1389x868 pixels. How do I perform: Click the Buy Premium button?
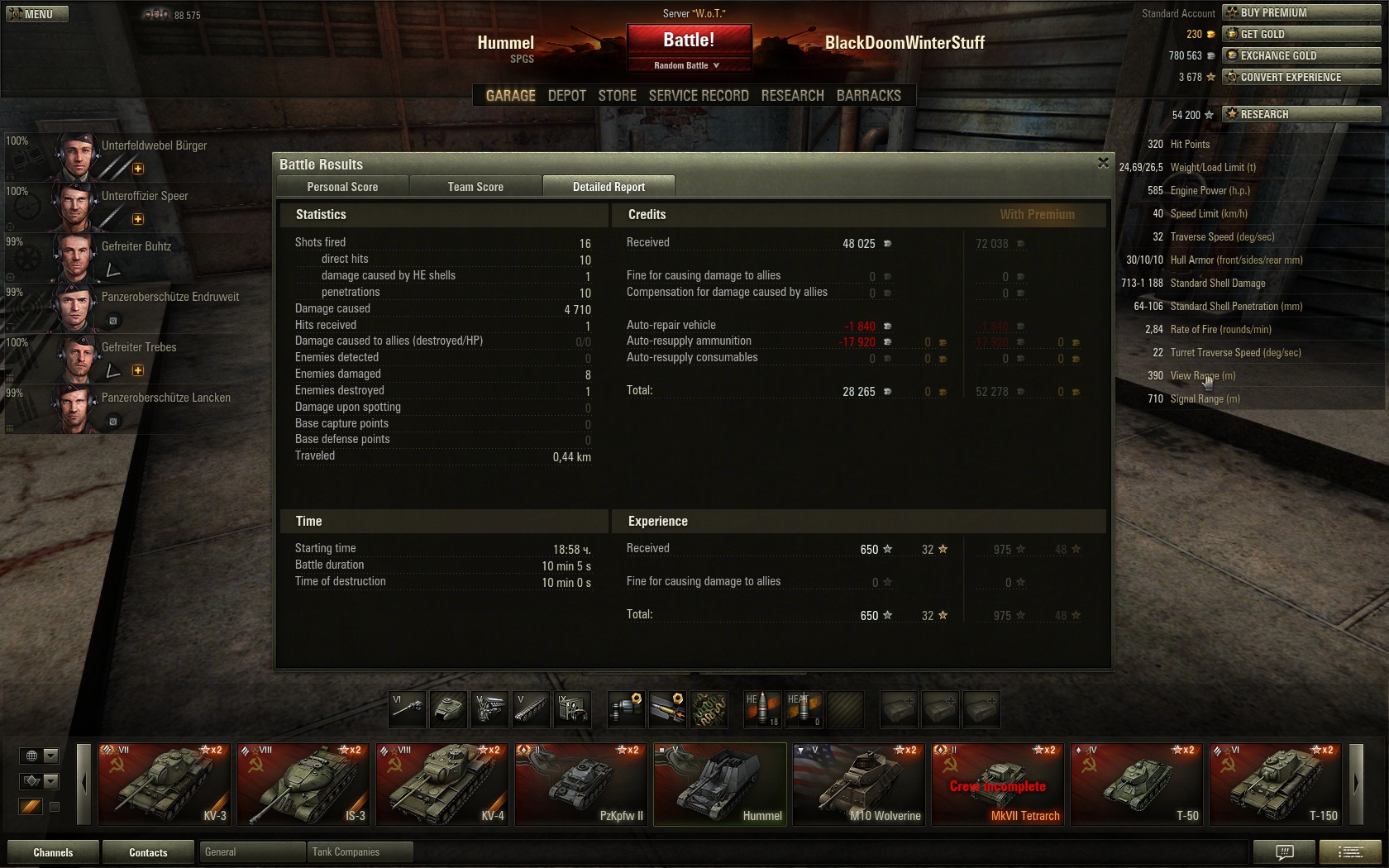tap(1301, 12)
